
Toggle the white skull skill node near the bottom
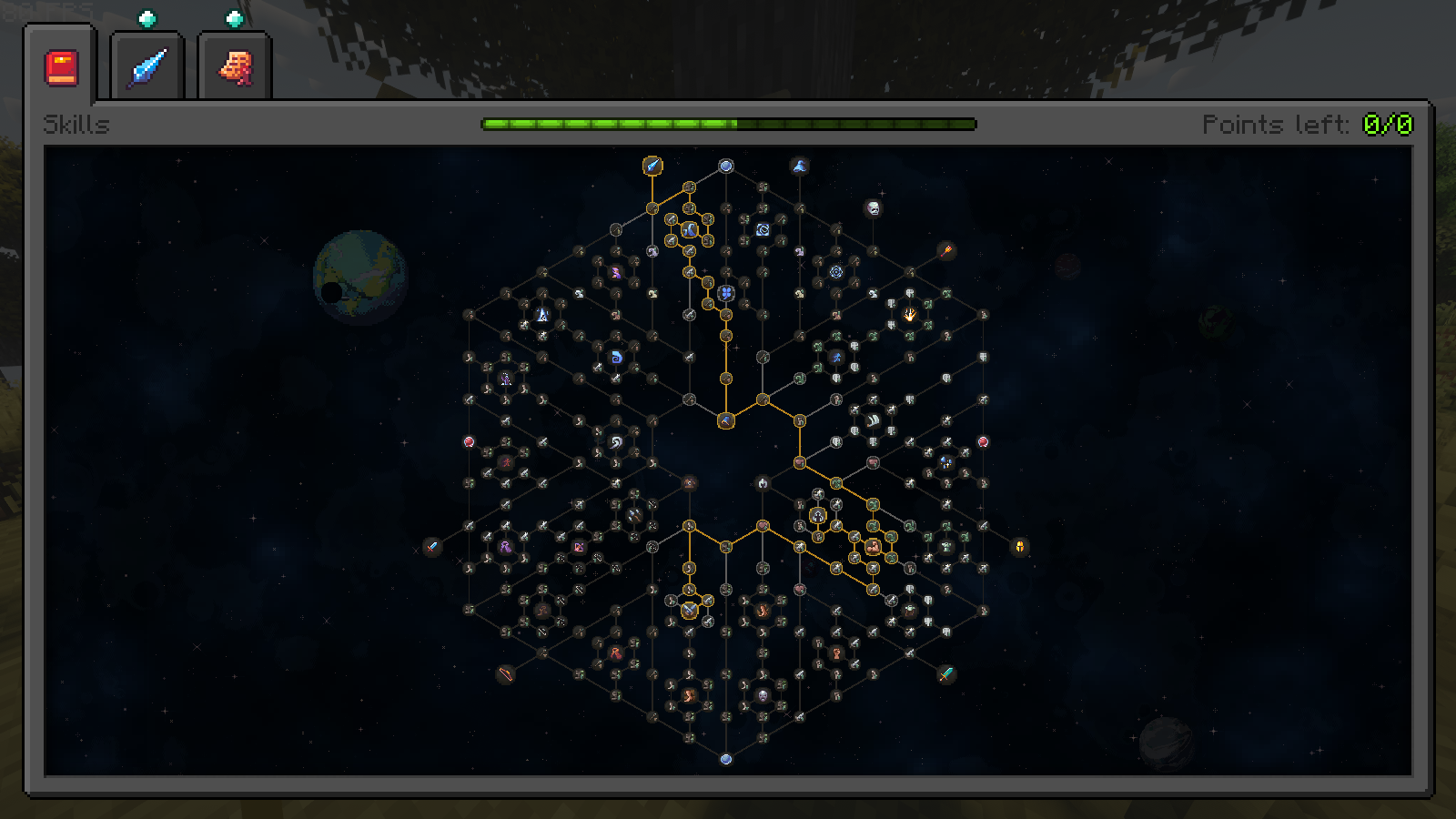(x=763, y=695)
